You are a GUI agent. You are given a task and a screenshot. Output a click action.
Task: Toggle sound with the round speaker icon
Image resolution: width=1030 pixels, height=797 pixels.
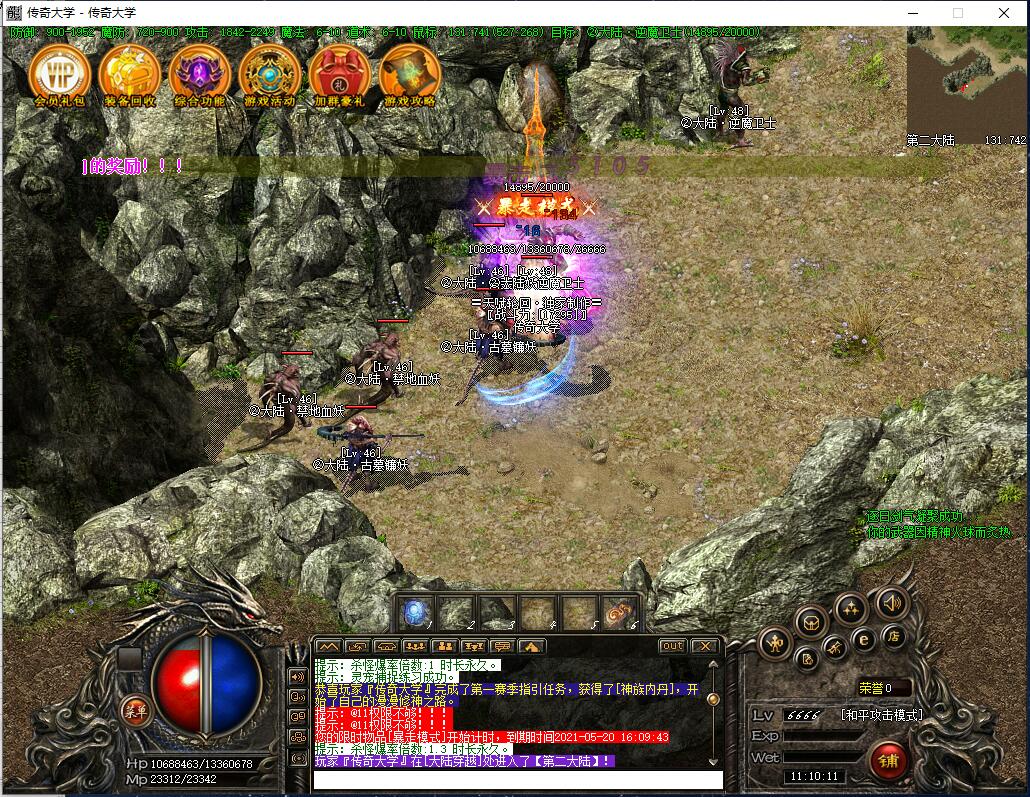(x=891, y=602)
